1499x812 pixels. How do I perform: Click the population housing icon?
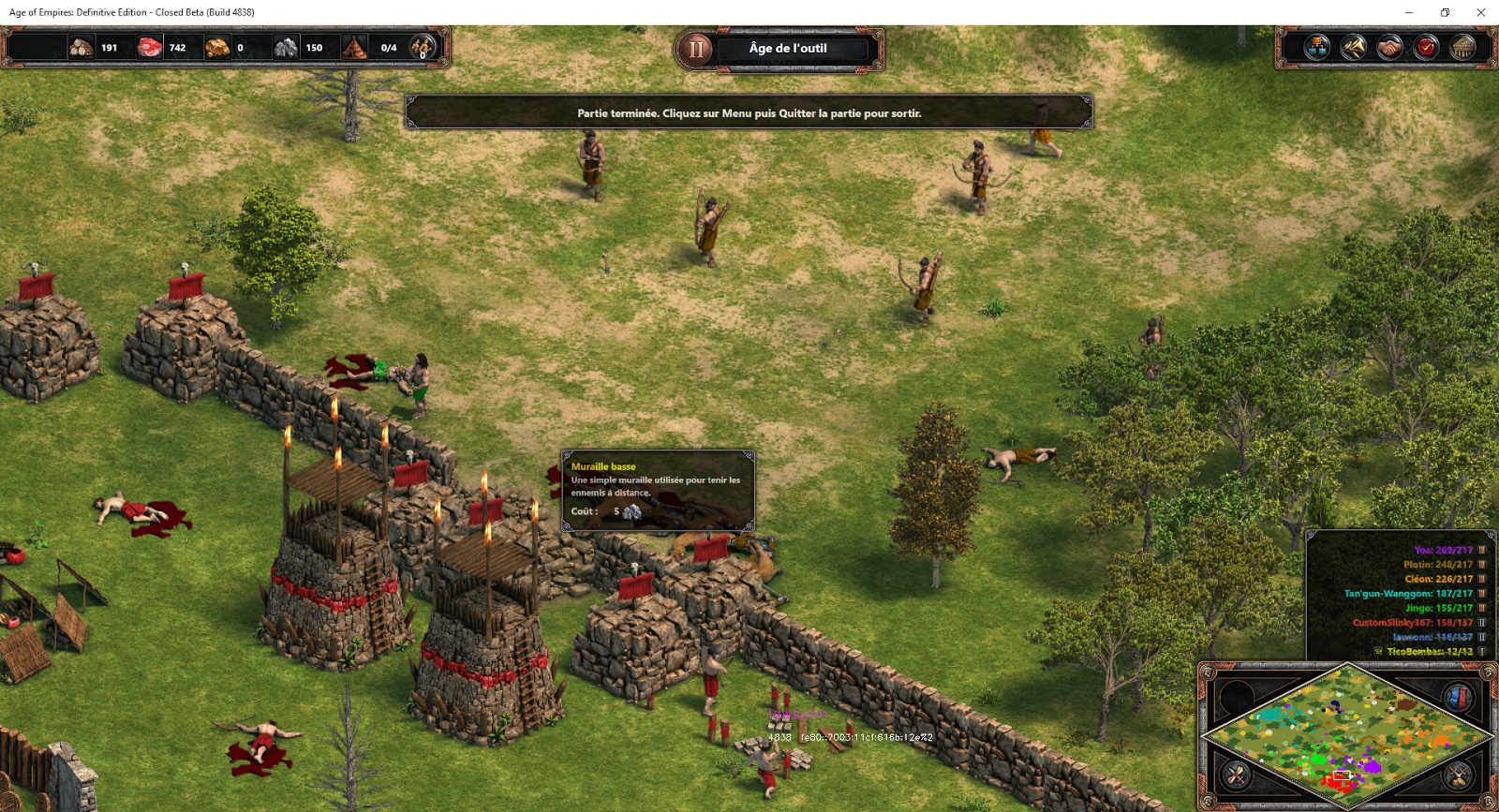pyautogui.click(x=352, y=47)
